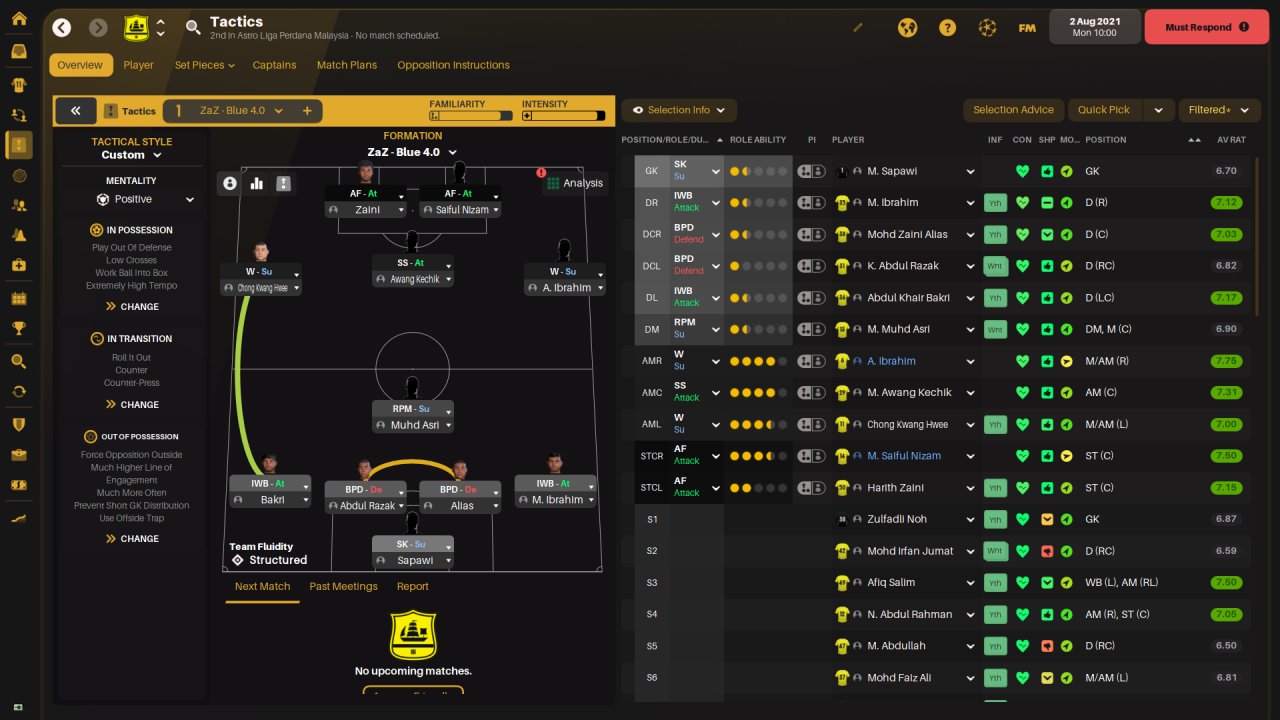The image size is (1280, 720).
Task: Select player M. Saiful Nizam in the list
Action: 904,456
